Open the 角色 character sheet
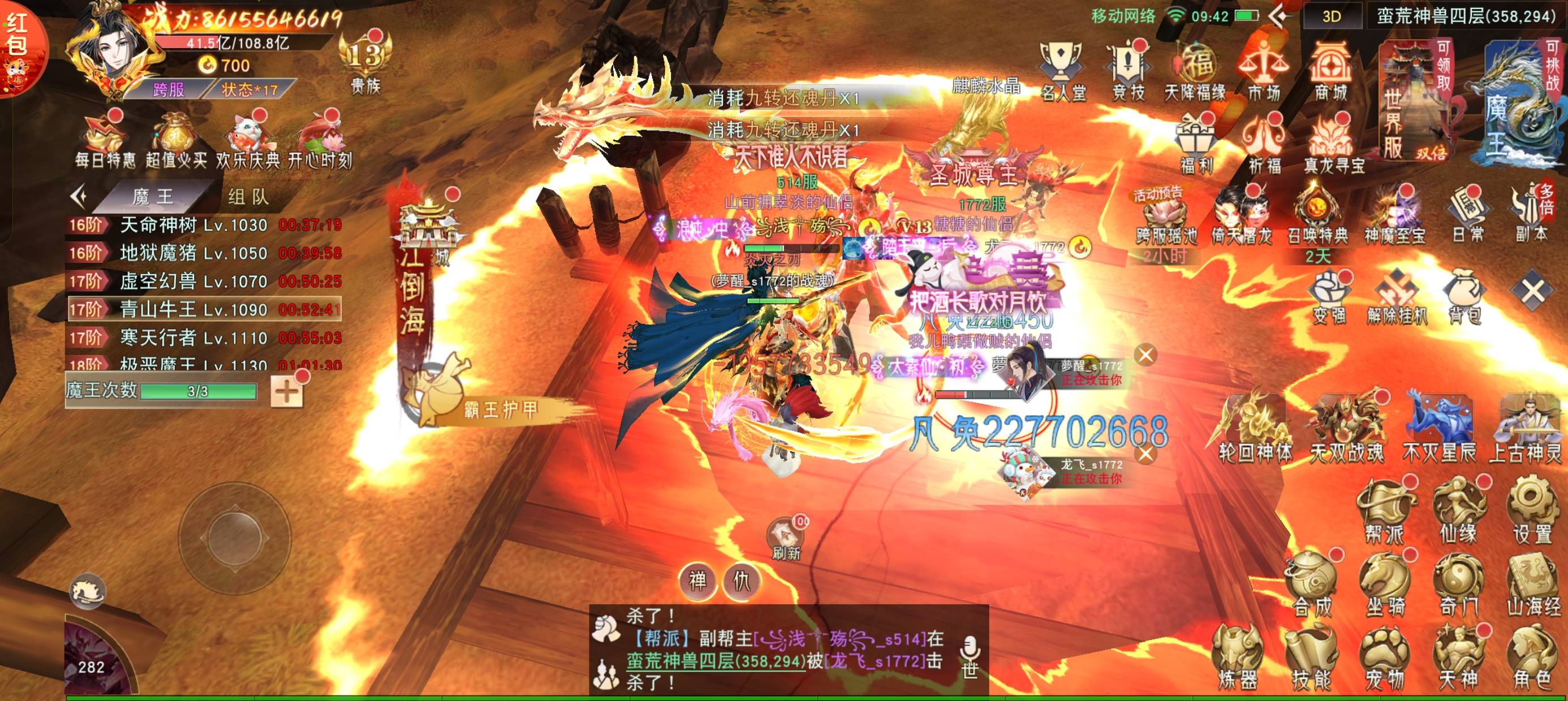Image resolution: width=1568 pixels, height=701 pixels. (x=1532, y=657)
